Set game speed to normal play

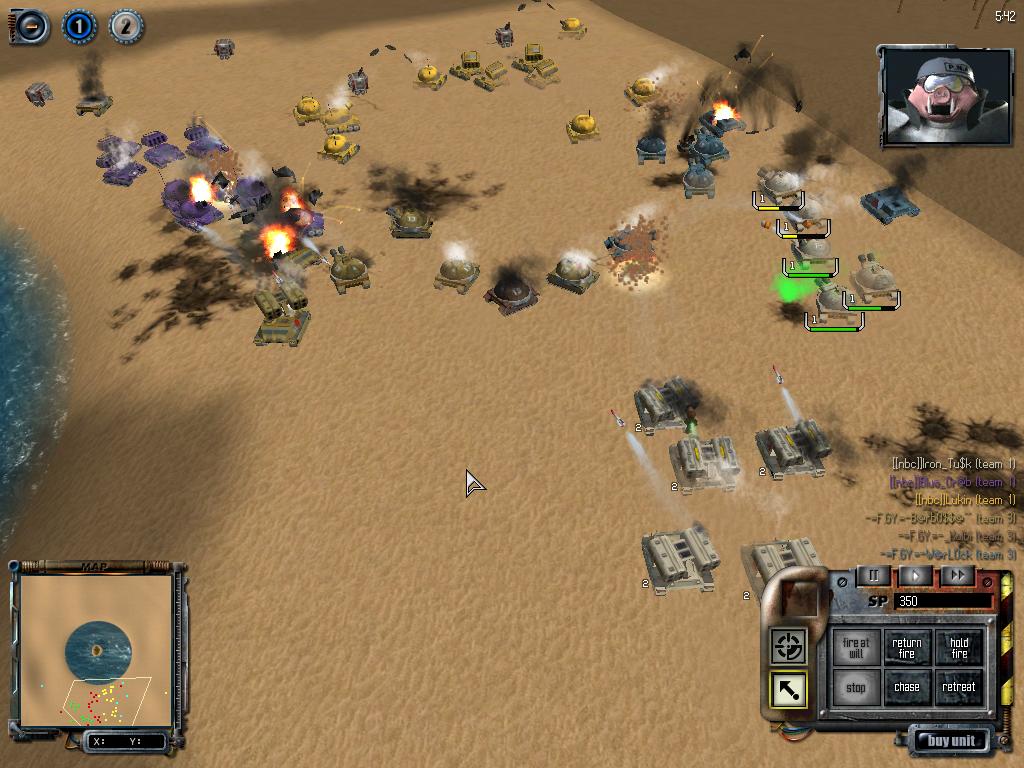[915, 576]
